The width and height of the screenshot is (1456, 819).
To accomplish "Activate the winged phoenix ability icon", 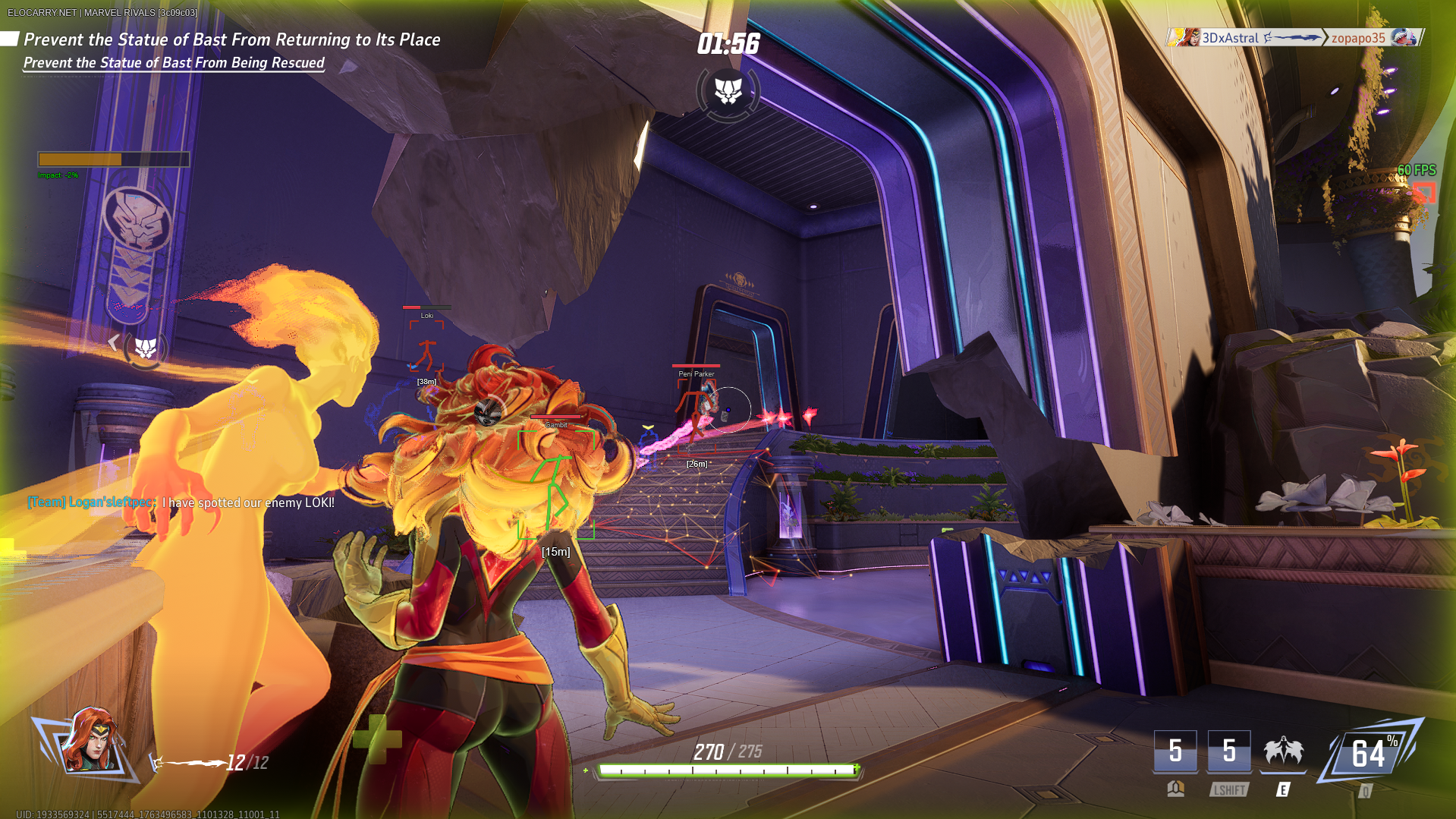I will click(x=1283, y=751).
